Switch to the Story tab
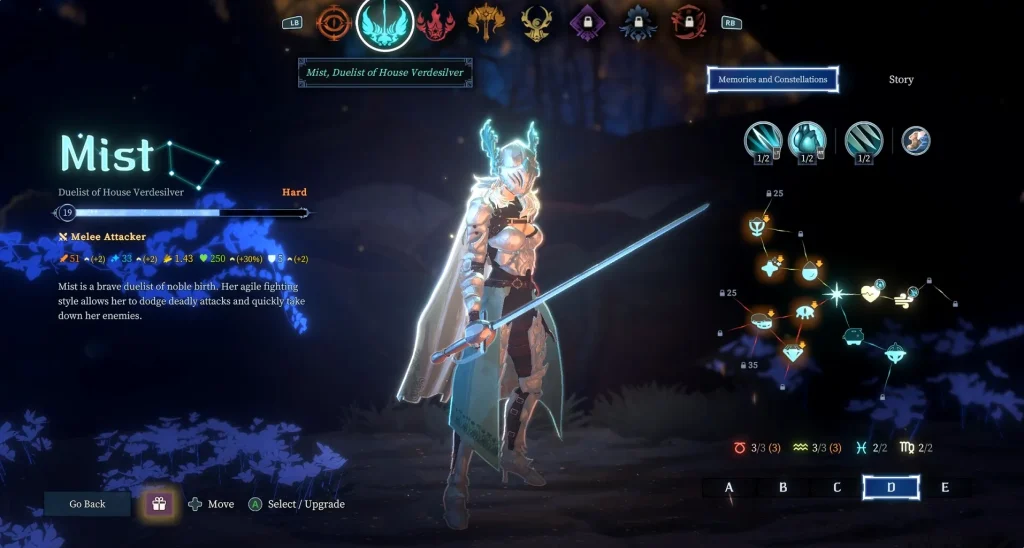 (x=901, y=80)
